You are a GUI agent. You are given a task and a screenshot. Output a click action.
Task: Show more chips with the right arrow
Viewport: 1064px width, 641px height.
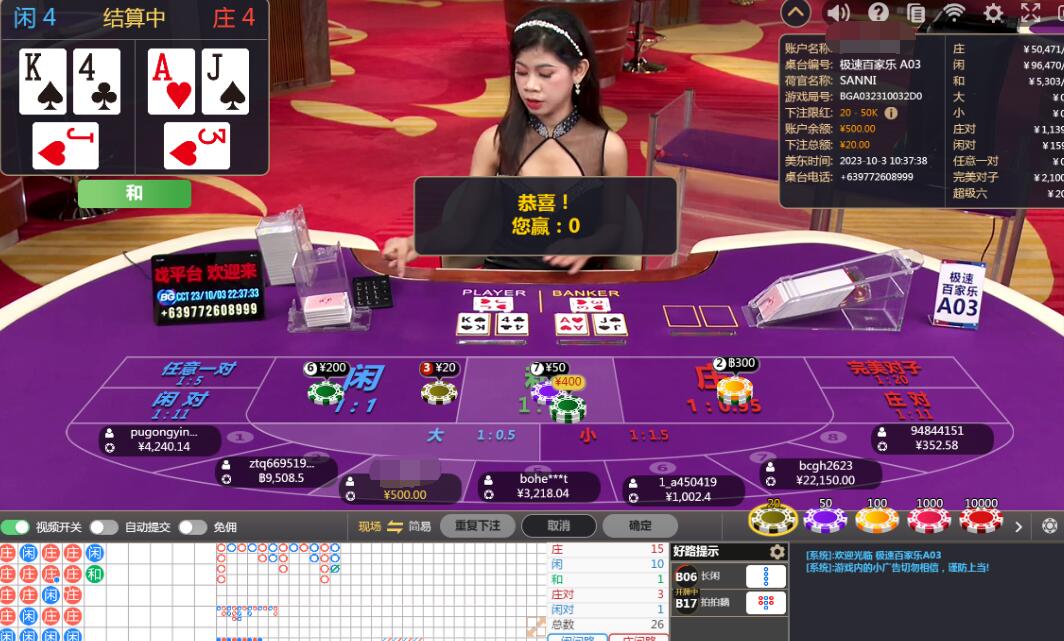click(x=1019, y=526)
